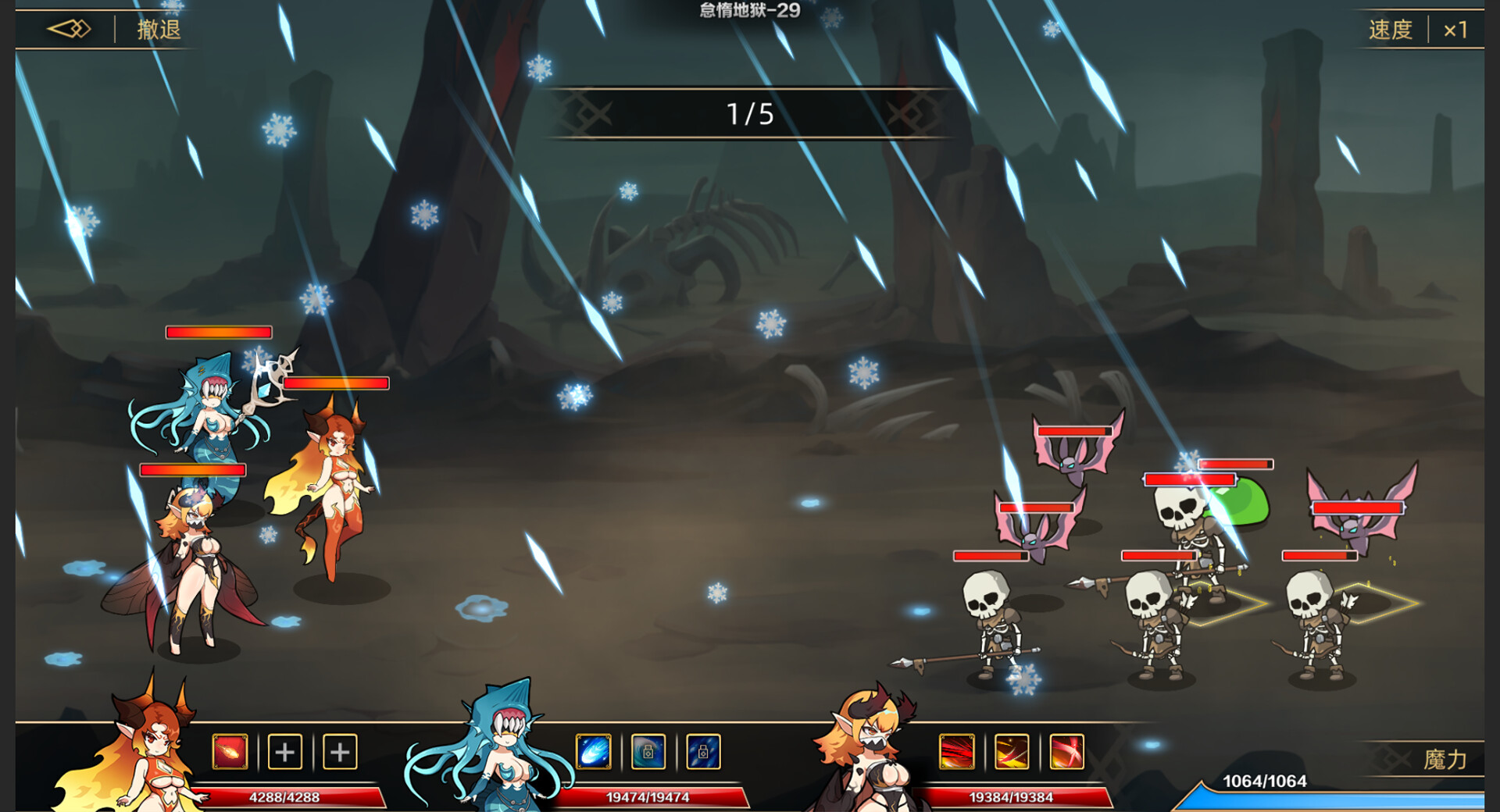Activate the ice comet skill

click(594, 752)
